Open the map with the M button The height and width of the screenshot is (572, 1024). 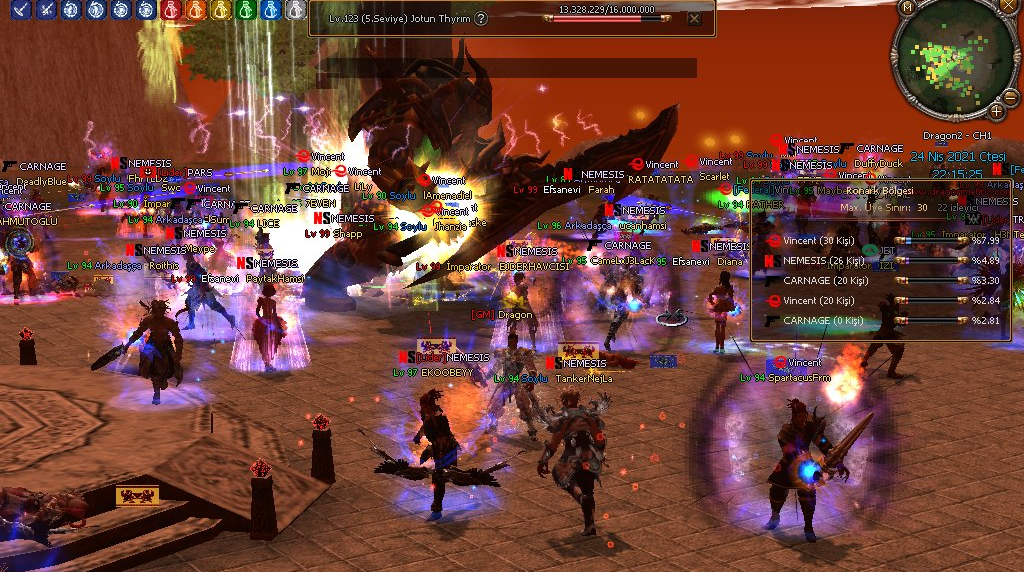coord(908,7)
